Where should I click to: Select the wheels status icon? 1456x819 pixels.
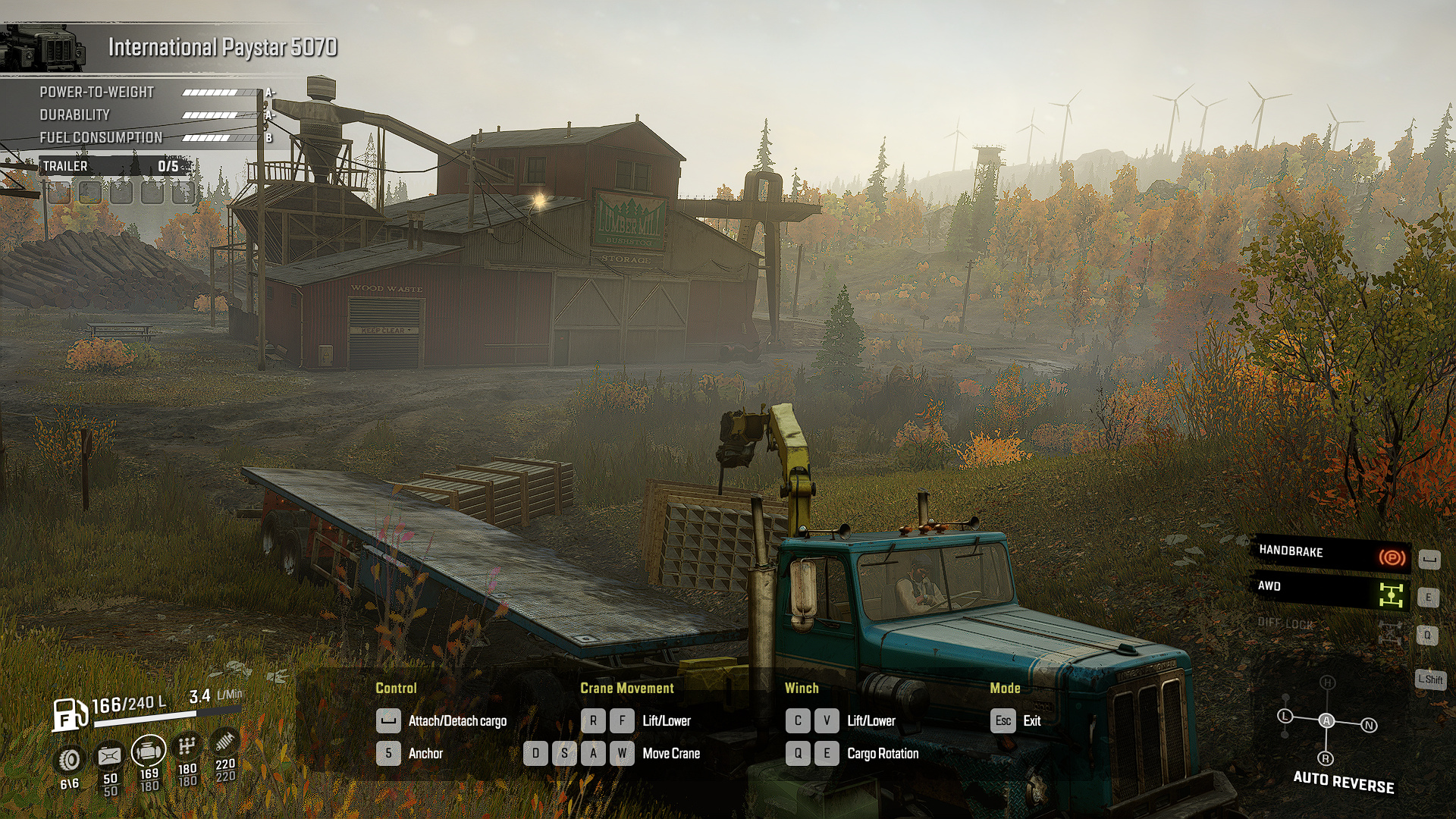pos(70,759)
